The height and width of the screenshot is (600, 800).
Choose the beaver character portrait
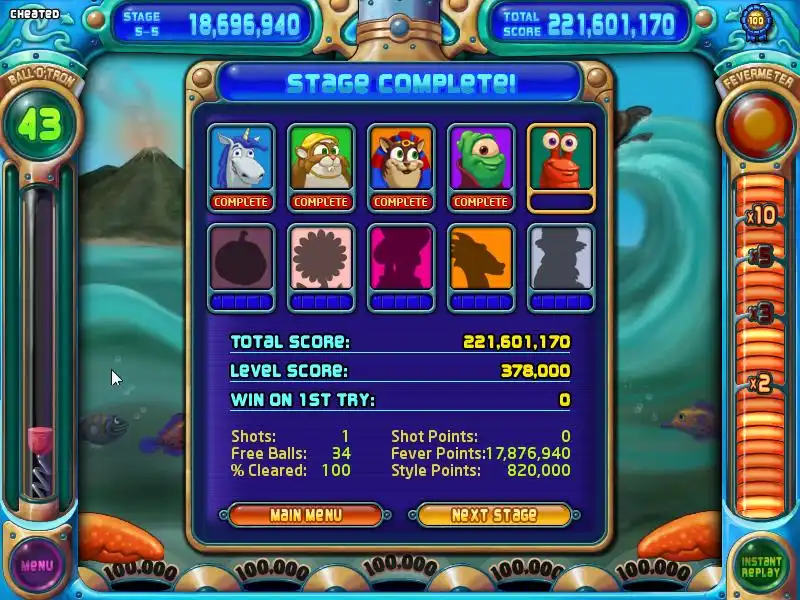(x=321, y=159)
